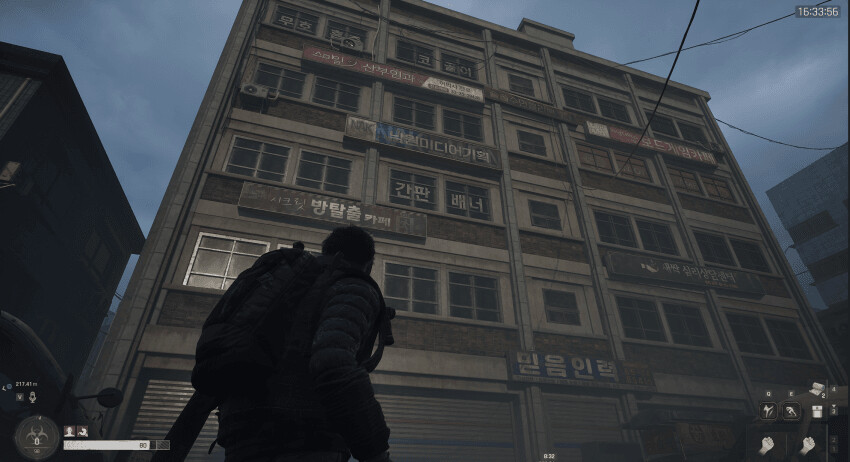Toggle the microphone voice chat icon
Image resolution: width=850 pixels, height=462 pixels.
[32, 397]
